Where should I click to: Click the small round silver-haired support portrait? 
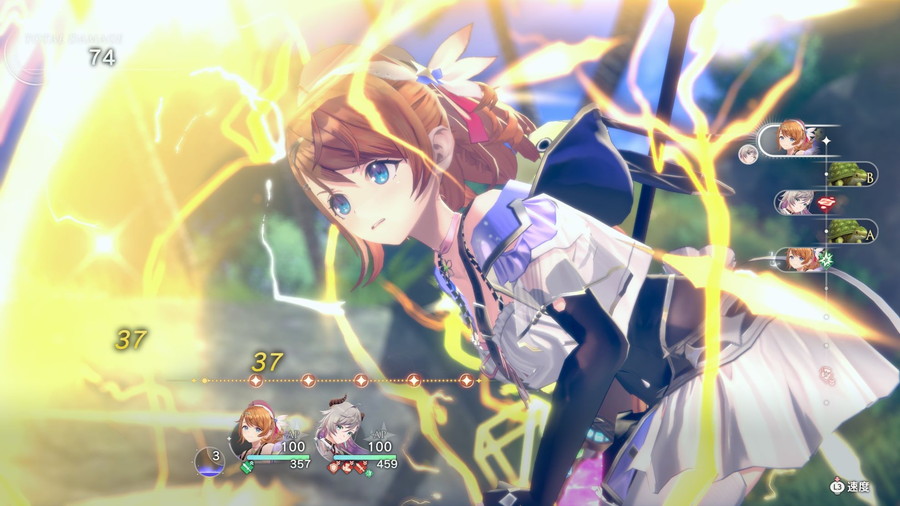748,153
